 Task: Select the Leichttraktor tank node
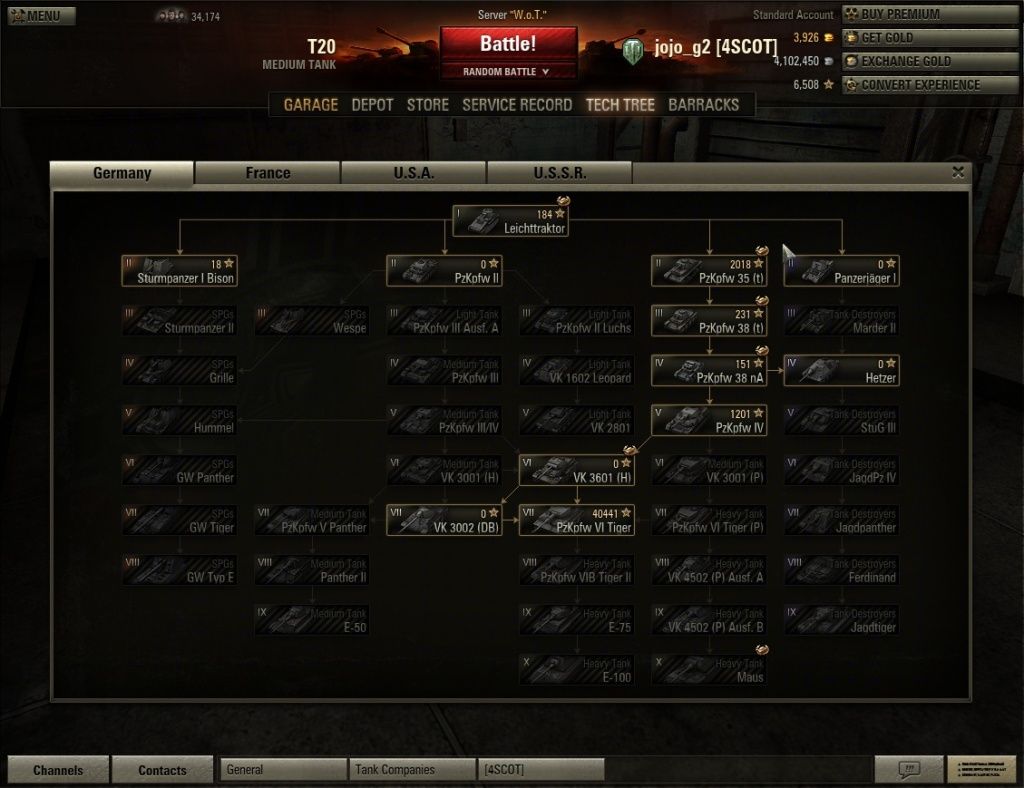pos(510,221)
